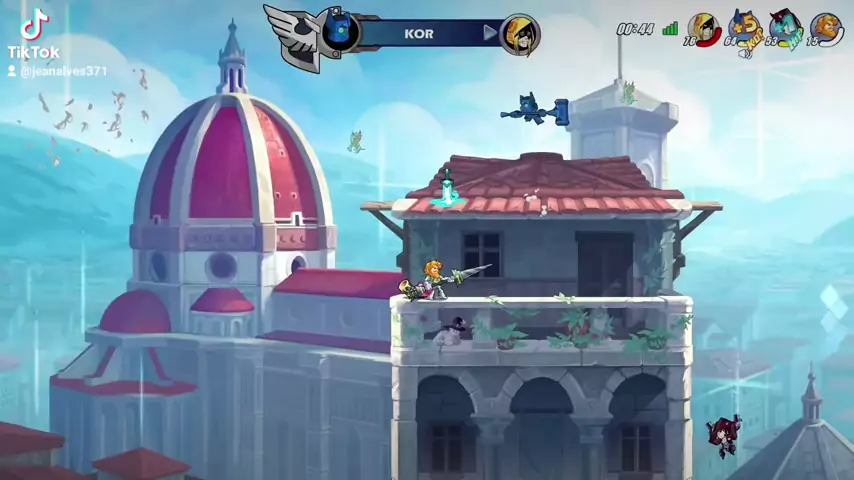The width and height of the screenshot is (854, 480).
Task: Open the @jeanalves371 TikTok profile
Action: coord(63,71)
